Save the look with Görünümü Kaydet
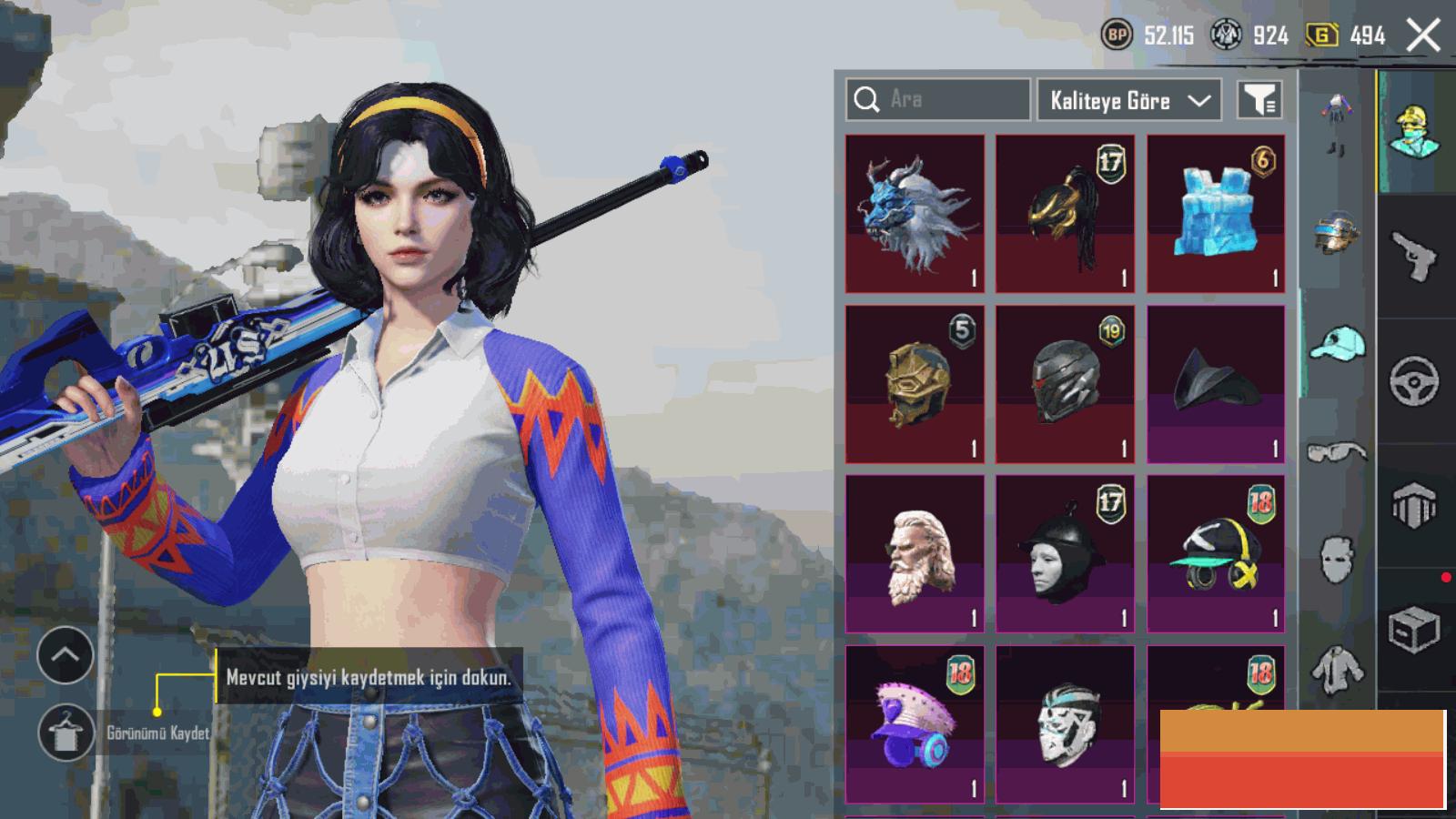This screenshot has height=819, width=1456. 66,733
